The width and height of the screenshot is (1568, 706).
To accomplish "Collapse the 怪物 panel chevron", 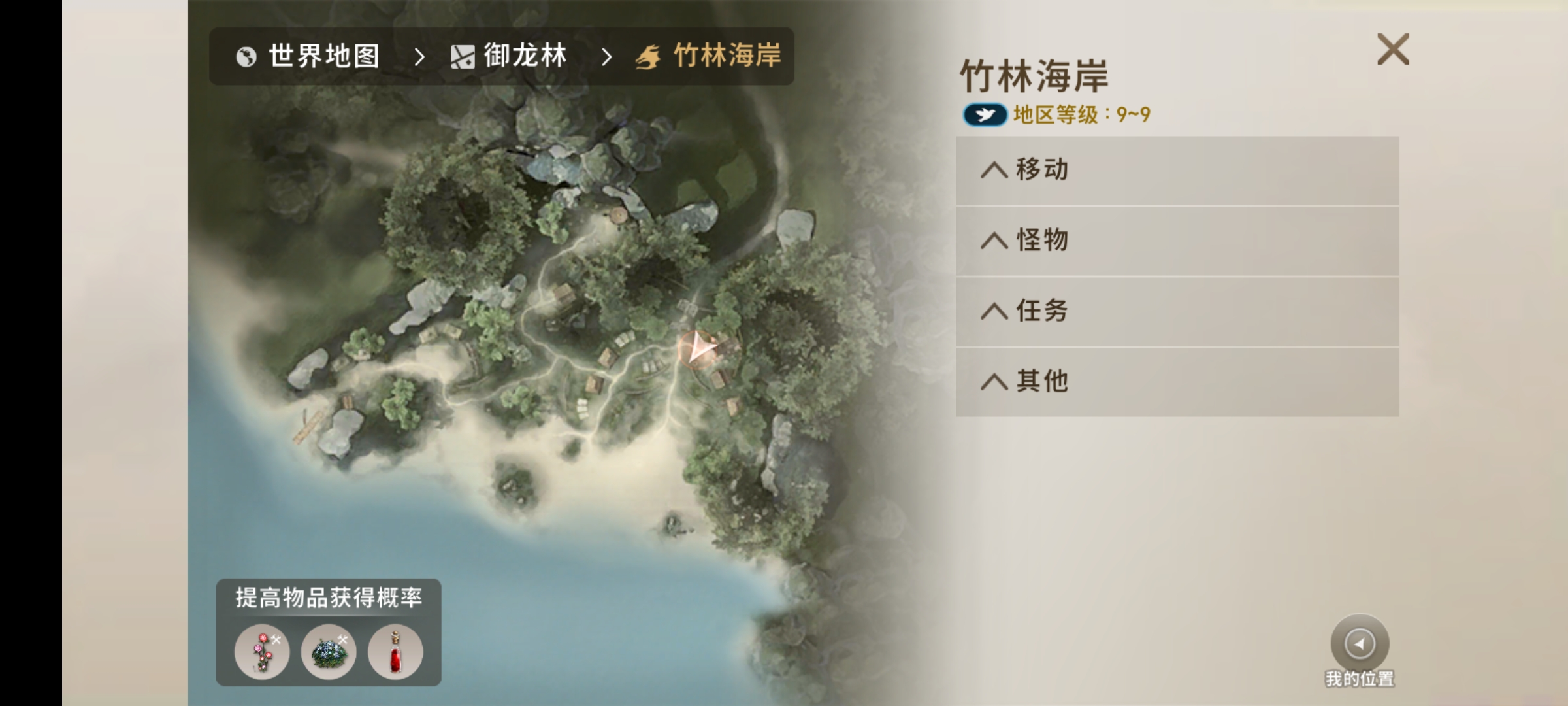I will pyautogui.click(x=996, y=240).
